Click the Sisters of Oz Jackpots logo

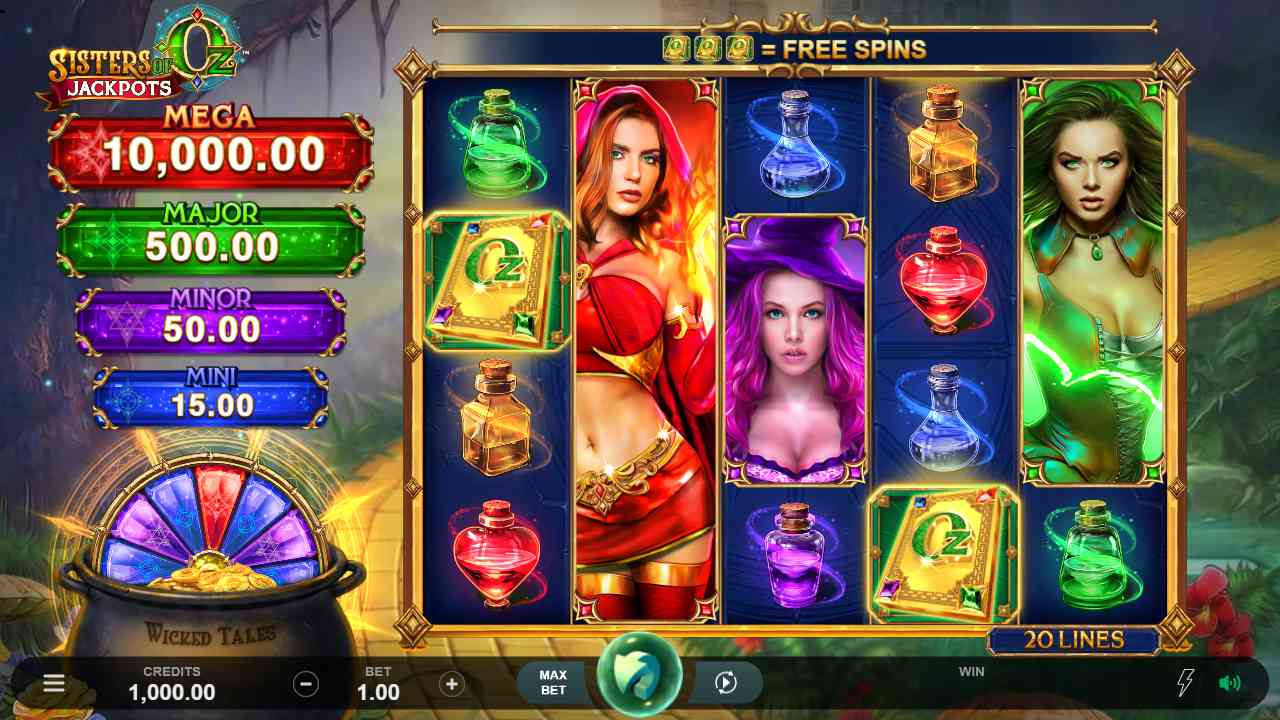pos(140,65)
